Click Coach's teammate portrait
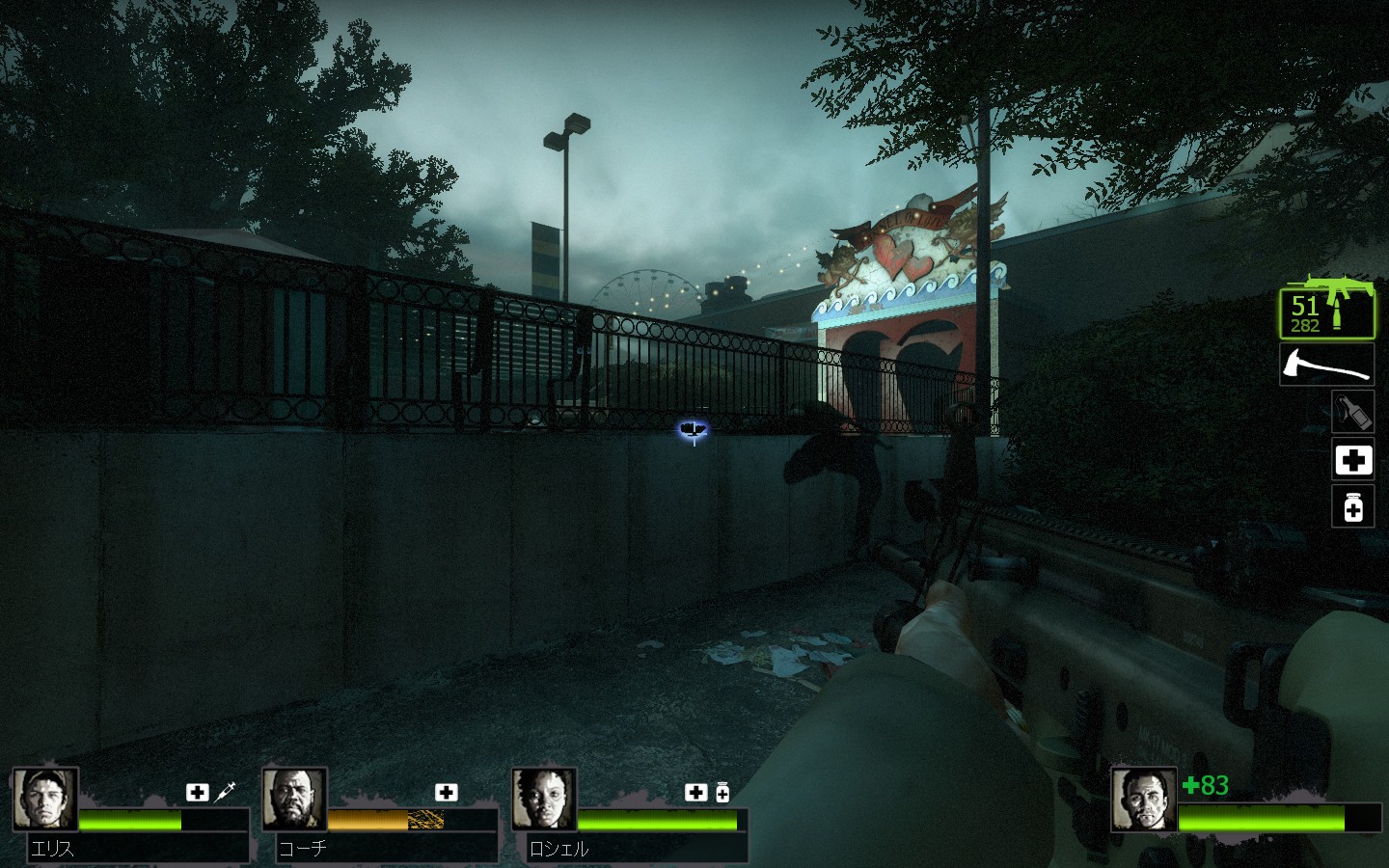Image resolution: width=1389 pixels, height=868 pixels. (x=294, y=800)
